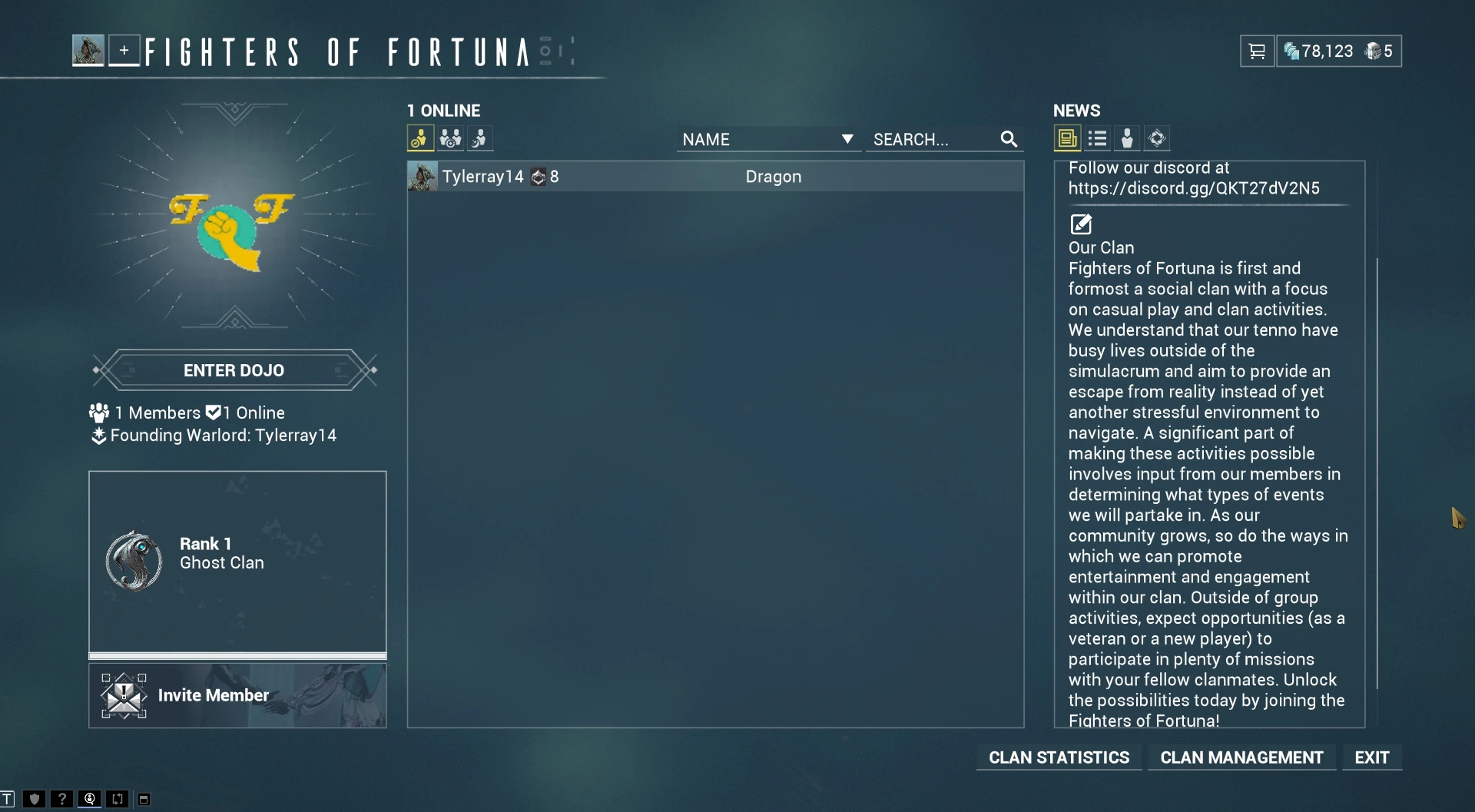1475x812 pixels.
Task: Click the shopping cart icon
Action: coord(1257,51)
